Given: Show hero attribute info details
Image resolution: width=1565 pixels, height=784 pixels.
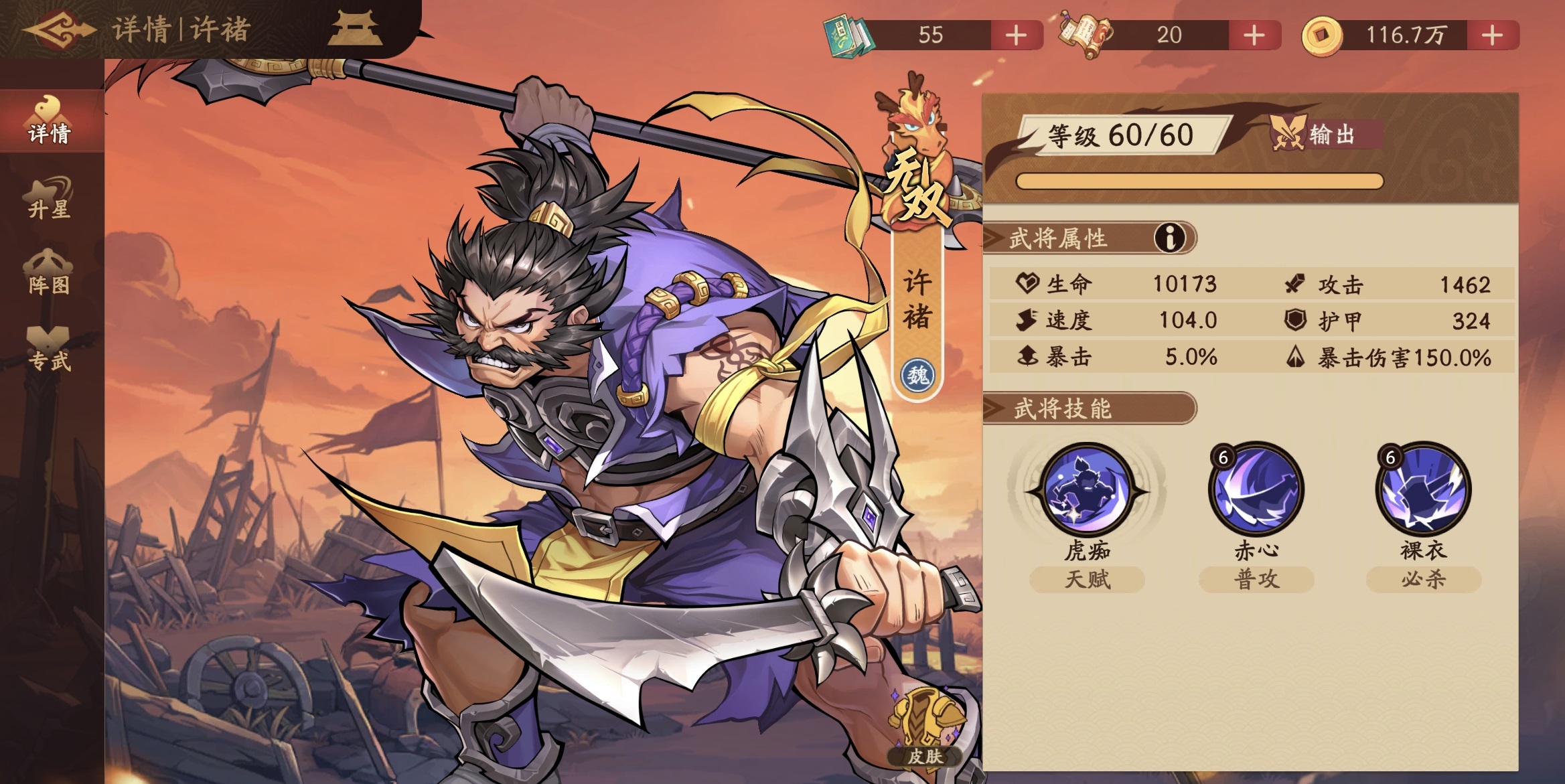Looking at the screenshot, I should point(1169,238).
